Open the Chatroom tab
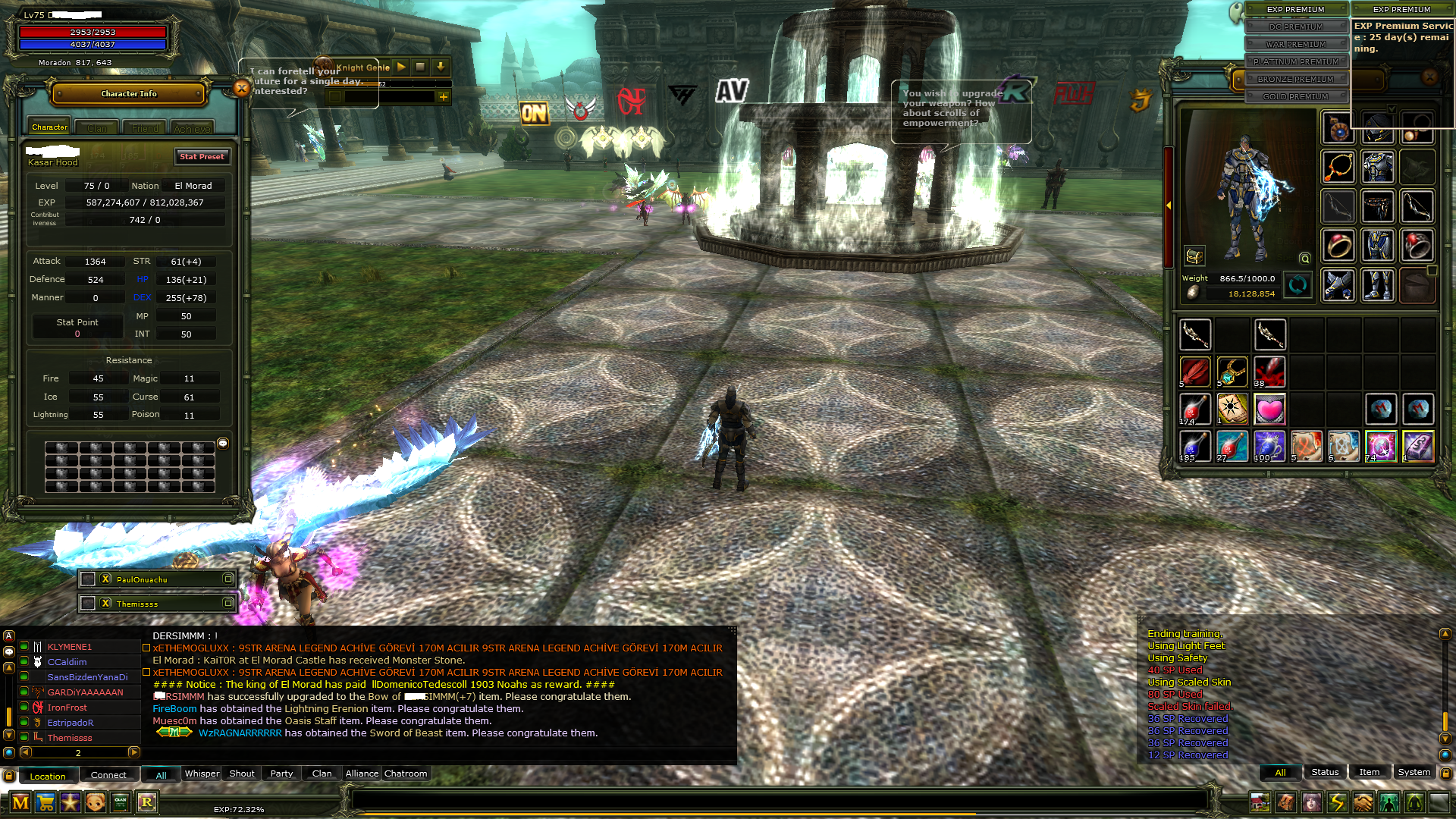Image resolution: width=1456 pixels, height=819 pixels. [x=406, y=773]
